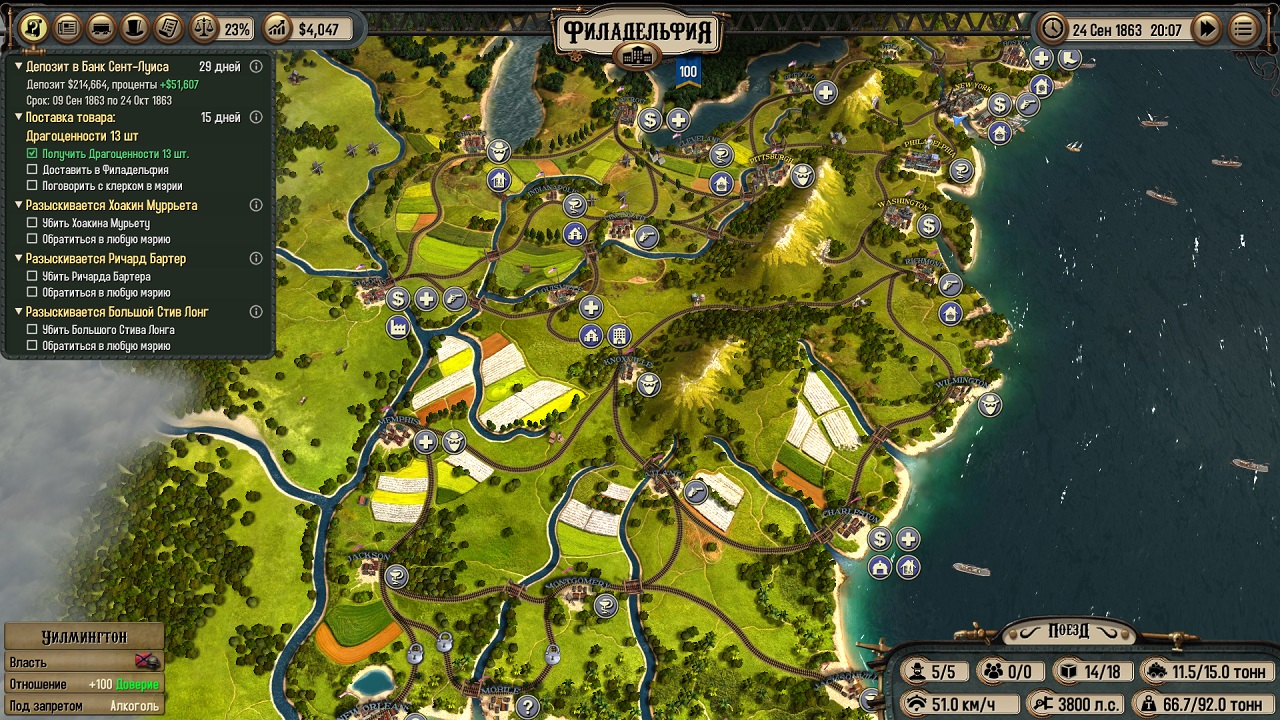Open finances via the growth chart icon

(276, 29)
